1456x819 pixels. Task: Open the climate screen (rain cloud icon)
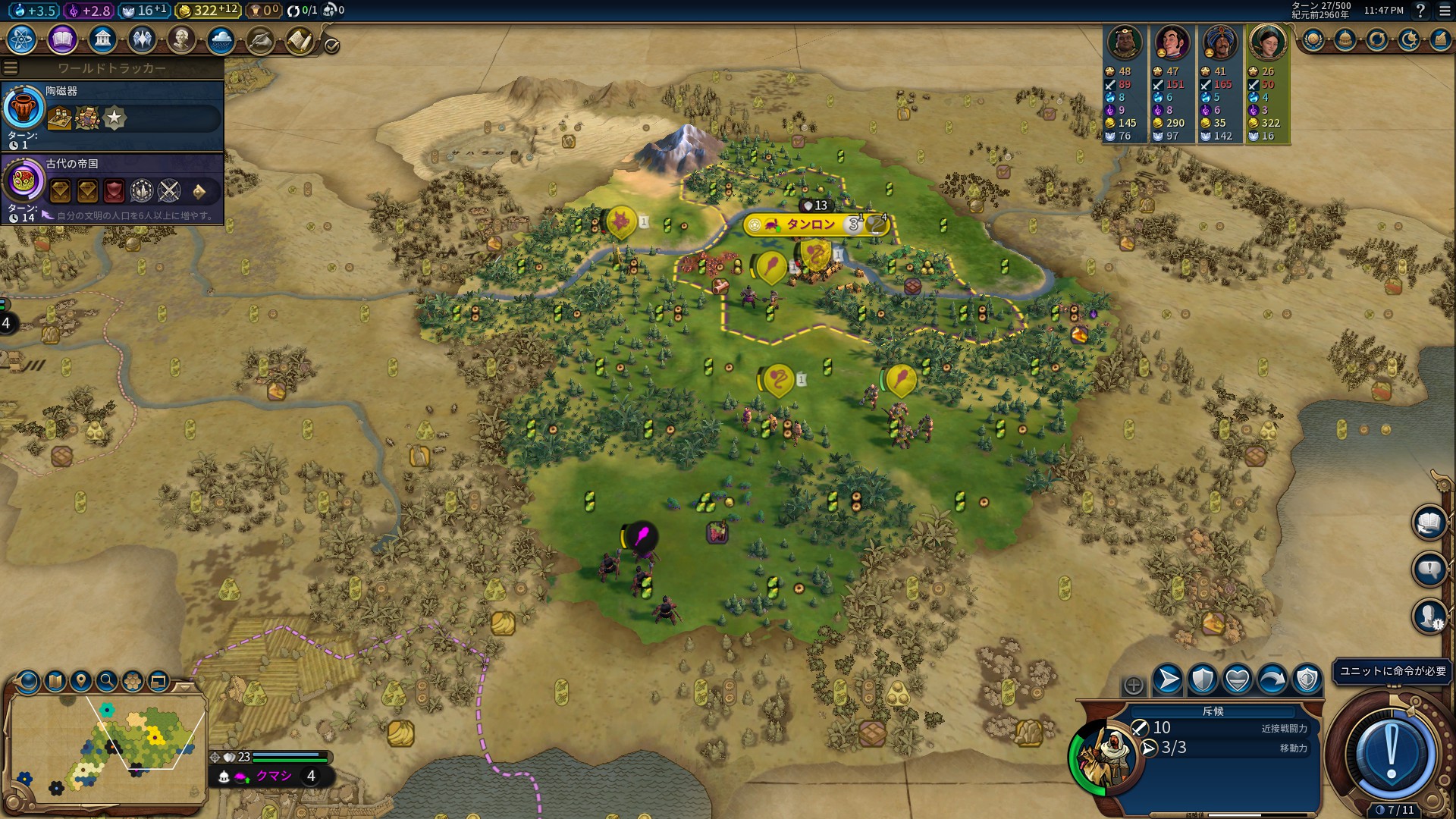click(221, 39)
